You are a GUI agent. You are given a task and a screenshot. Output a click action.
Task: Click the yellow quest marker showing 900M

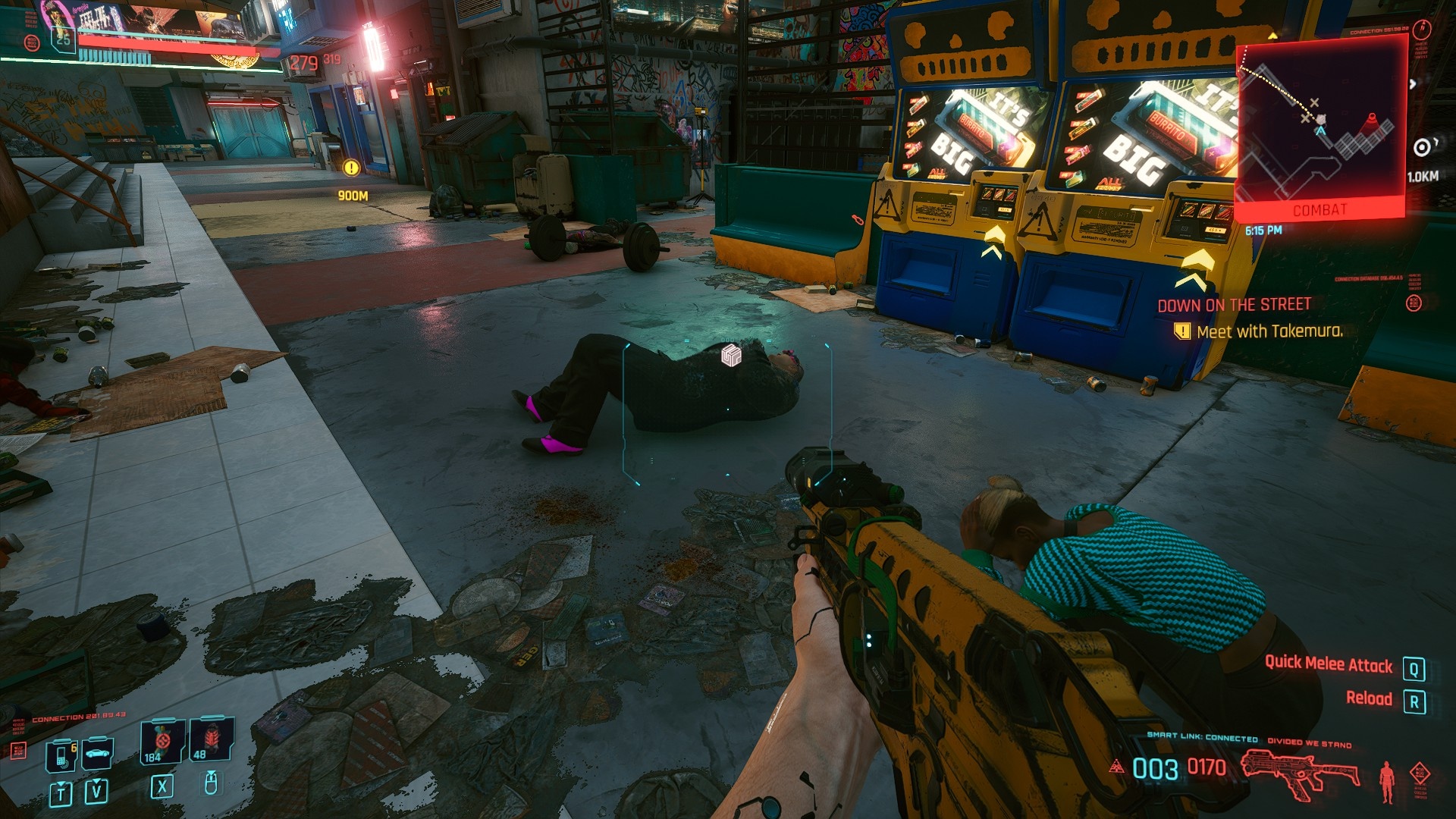(351, 168)
